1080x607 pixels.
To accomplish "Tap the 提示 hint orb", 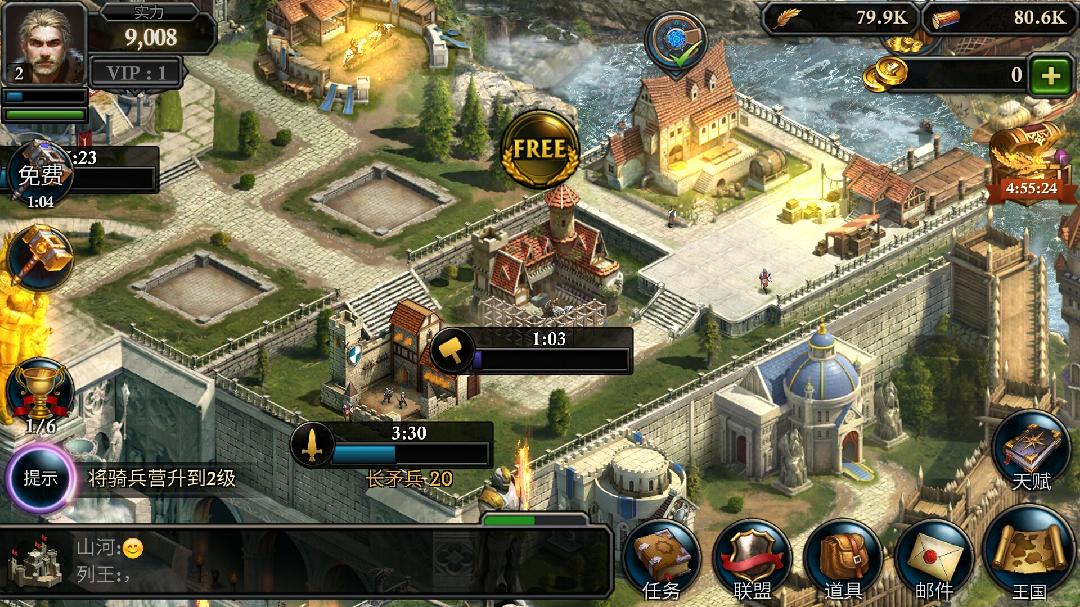I will point(41,477).
